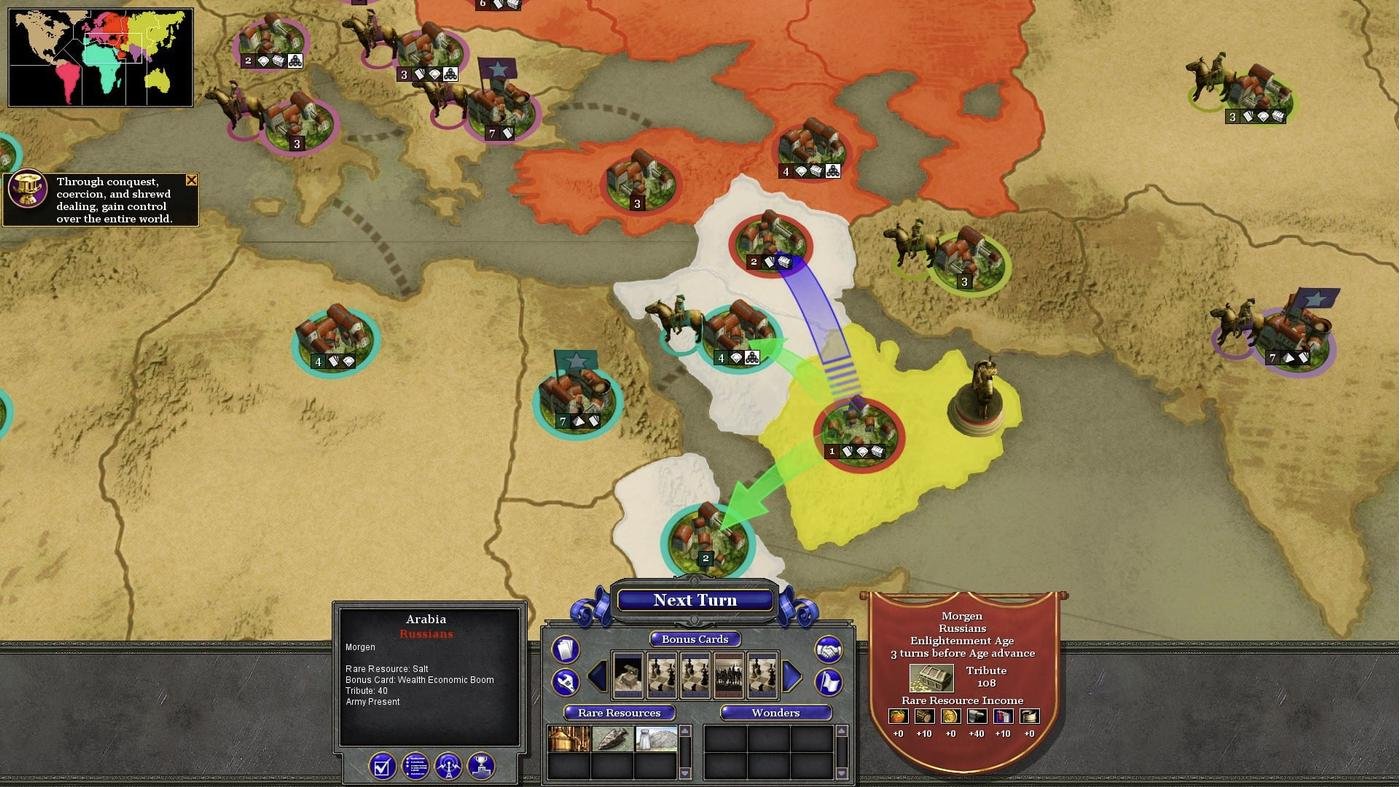1400x787 pixels.
Task: Open the Bonus Cards header
Action: 695,639
